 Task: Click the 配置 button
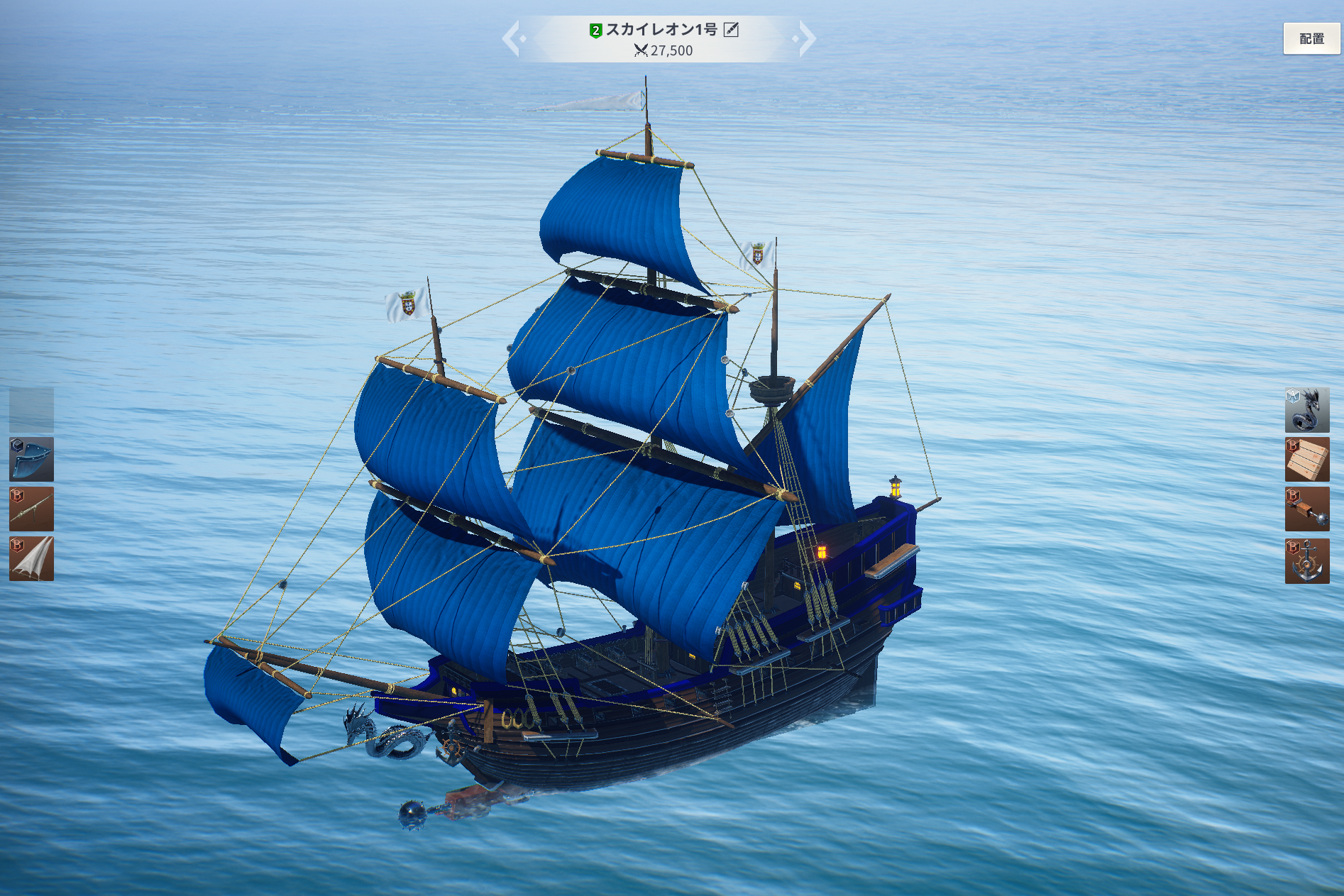pyautogui.click(x=1311, y=39)
